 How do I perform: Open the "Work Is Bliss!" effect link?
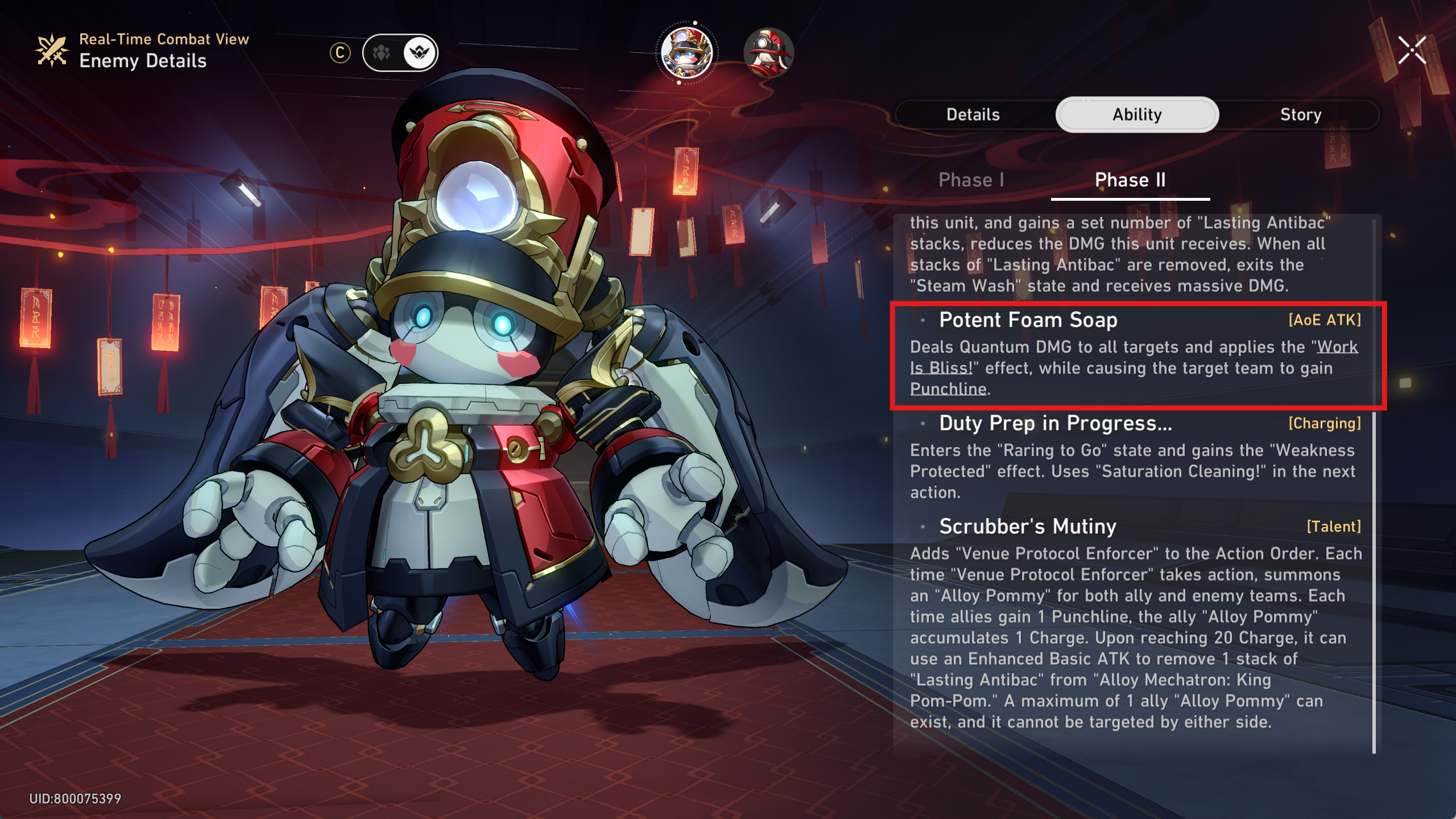(x=1337, y=347)
